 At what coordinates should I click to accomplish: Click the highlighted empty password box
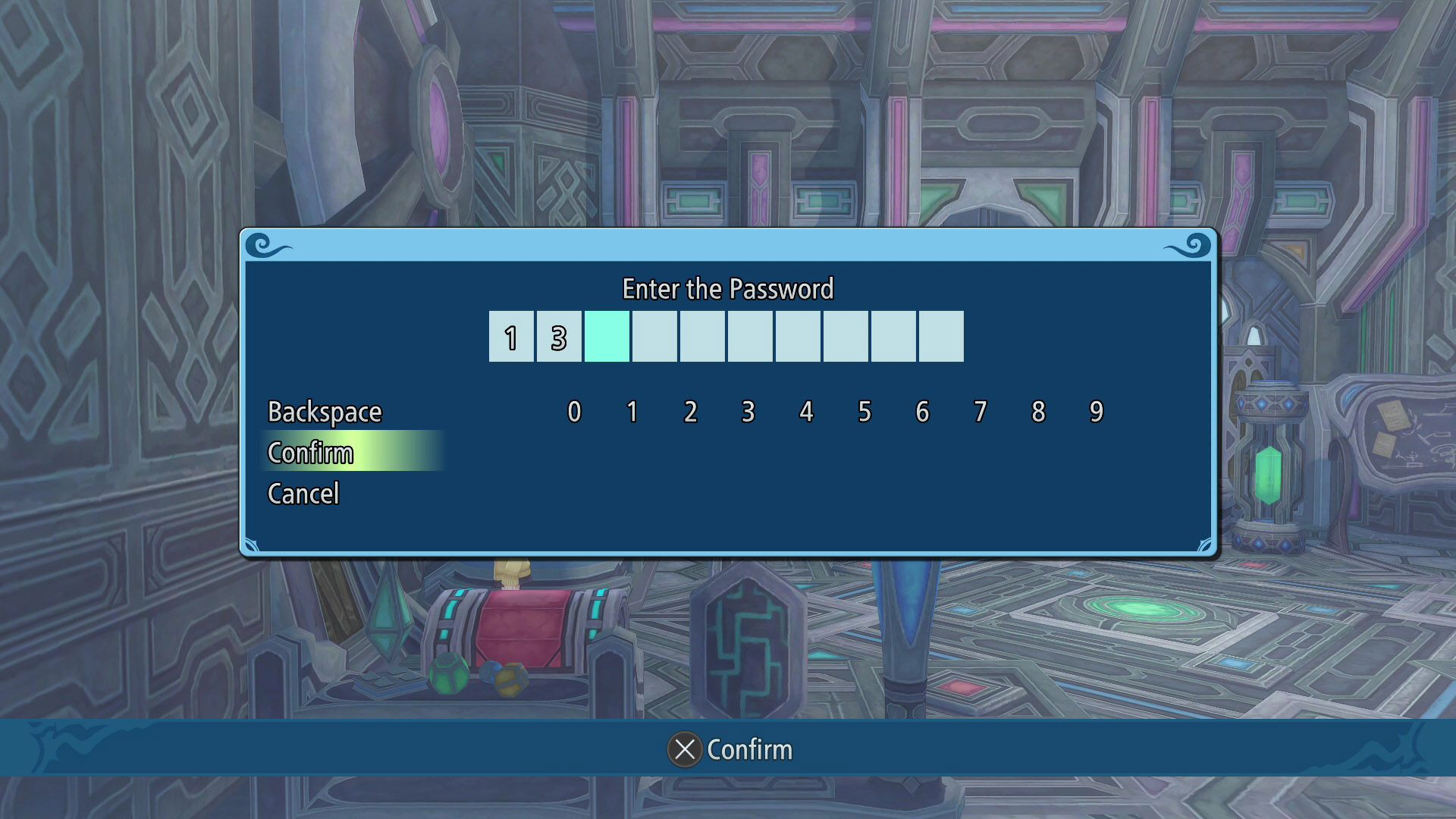point(607,337)
